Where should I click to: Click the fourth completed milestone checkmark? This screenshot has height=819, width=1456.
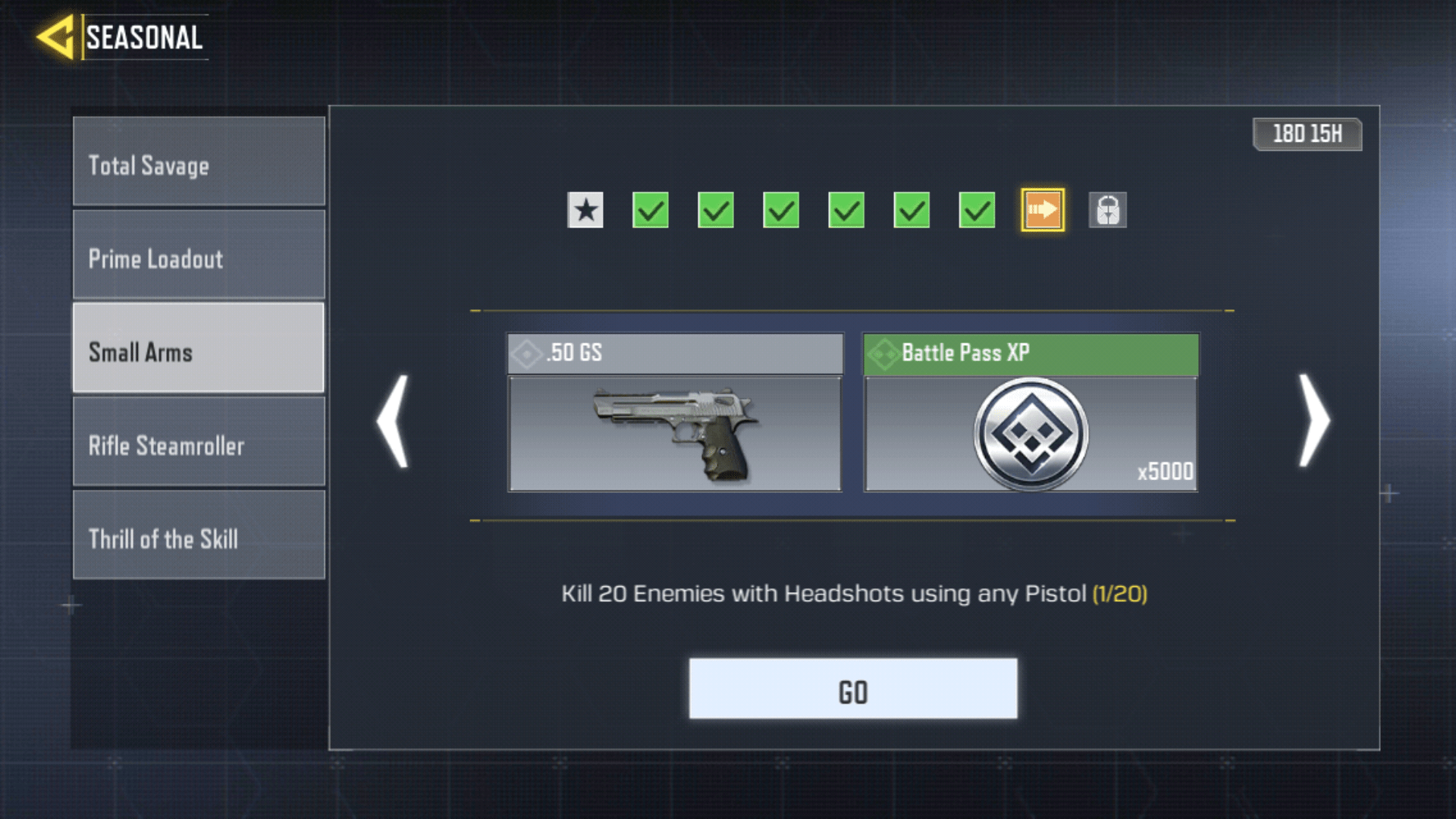[x=846, y=212]
